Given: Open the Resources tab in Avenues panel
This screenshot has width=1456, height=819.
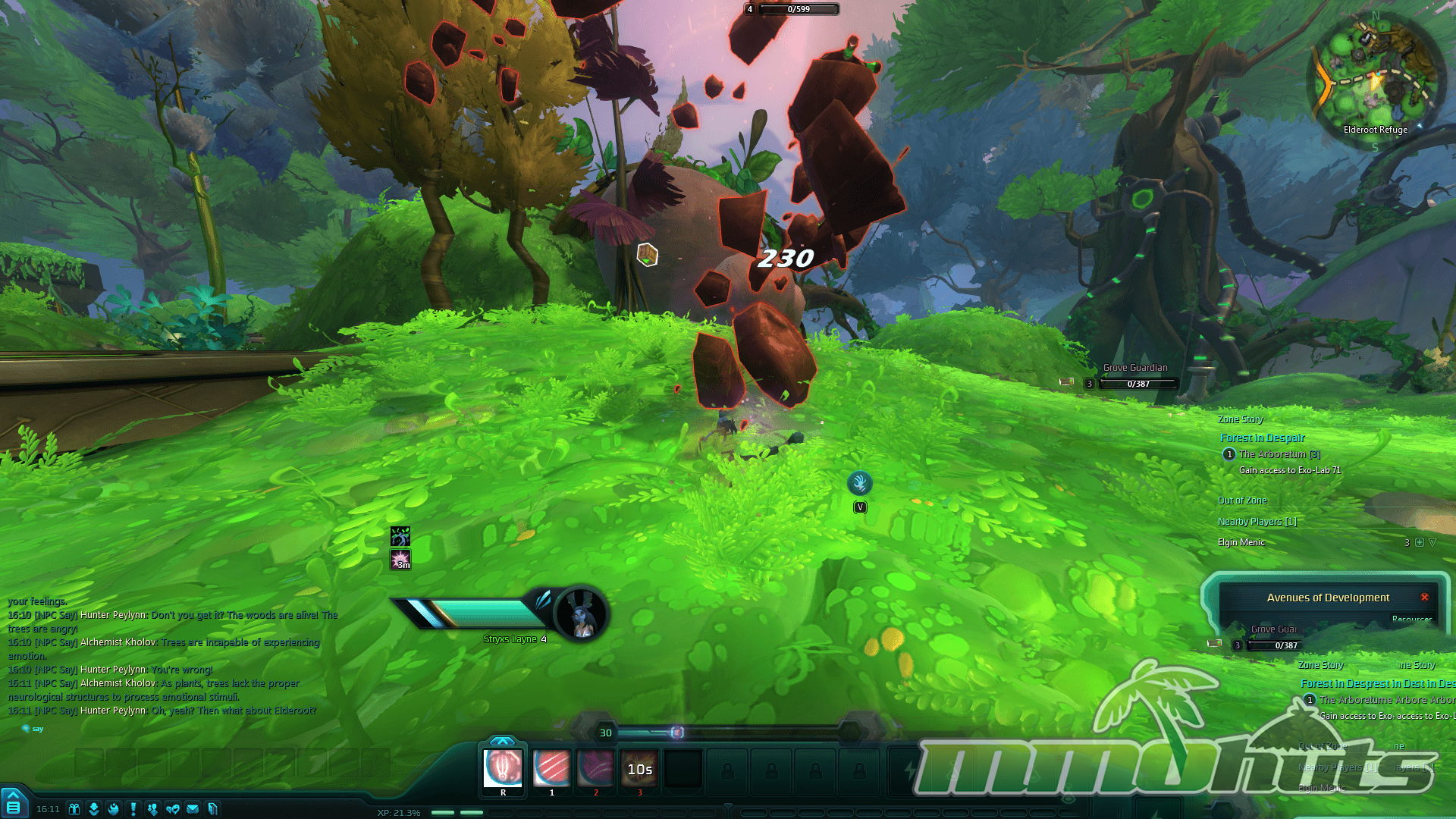Looking at the screenshot, I should (x=1411, y=619).
